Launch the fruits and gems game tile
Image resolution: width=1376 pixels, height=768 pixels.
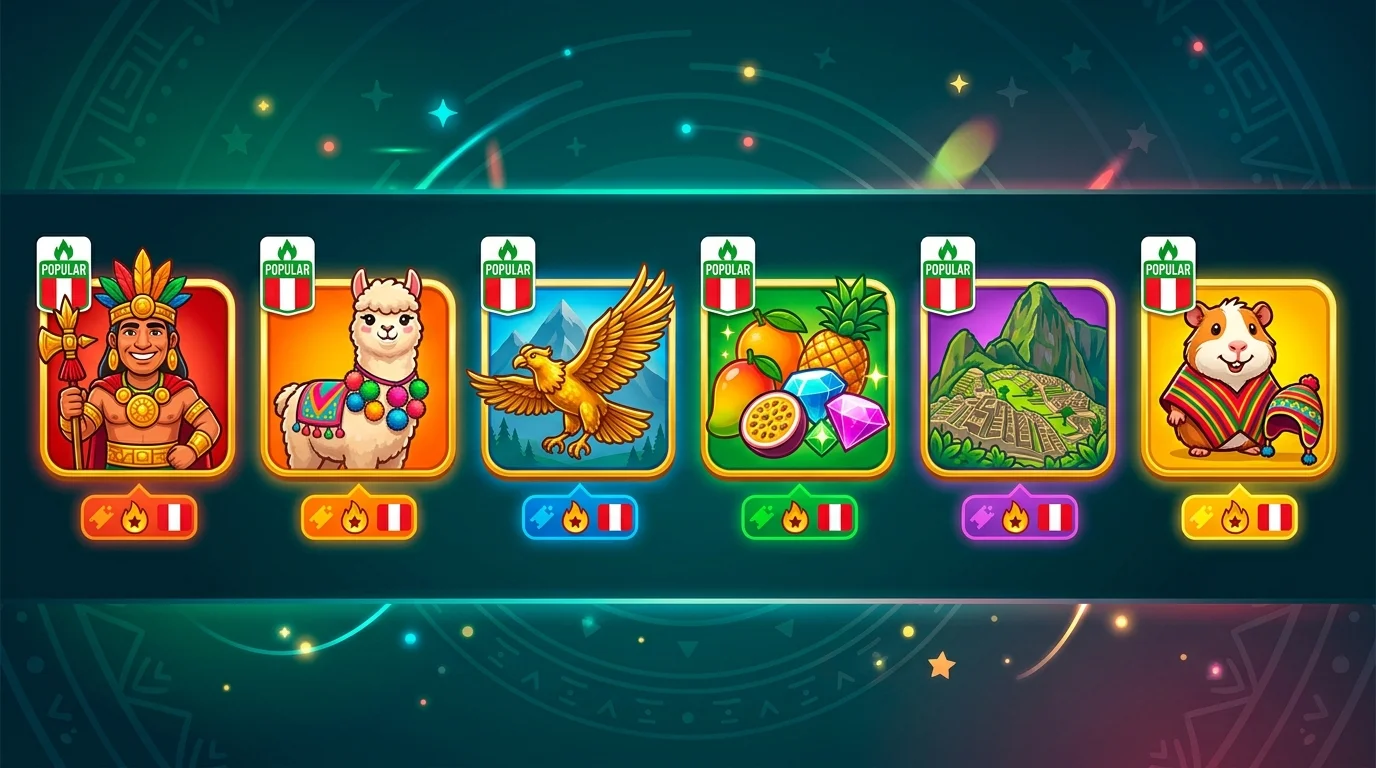pyautogui.click(x=798, y=377)
